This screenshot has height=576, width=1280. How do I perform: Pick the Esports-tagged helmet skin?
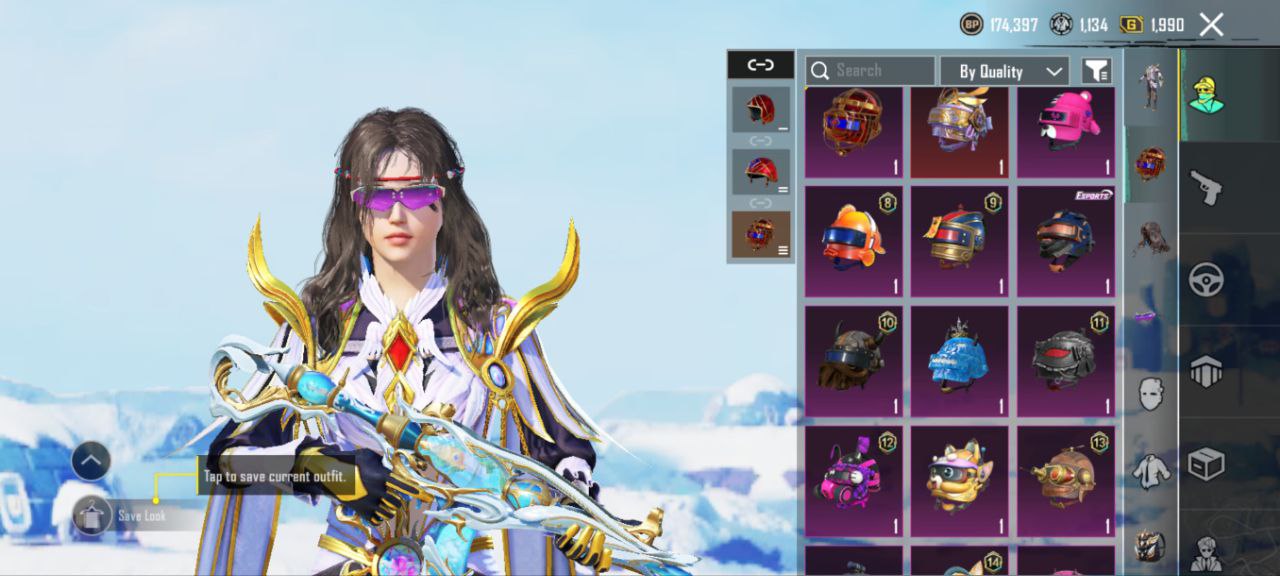click(1065, 241)
